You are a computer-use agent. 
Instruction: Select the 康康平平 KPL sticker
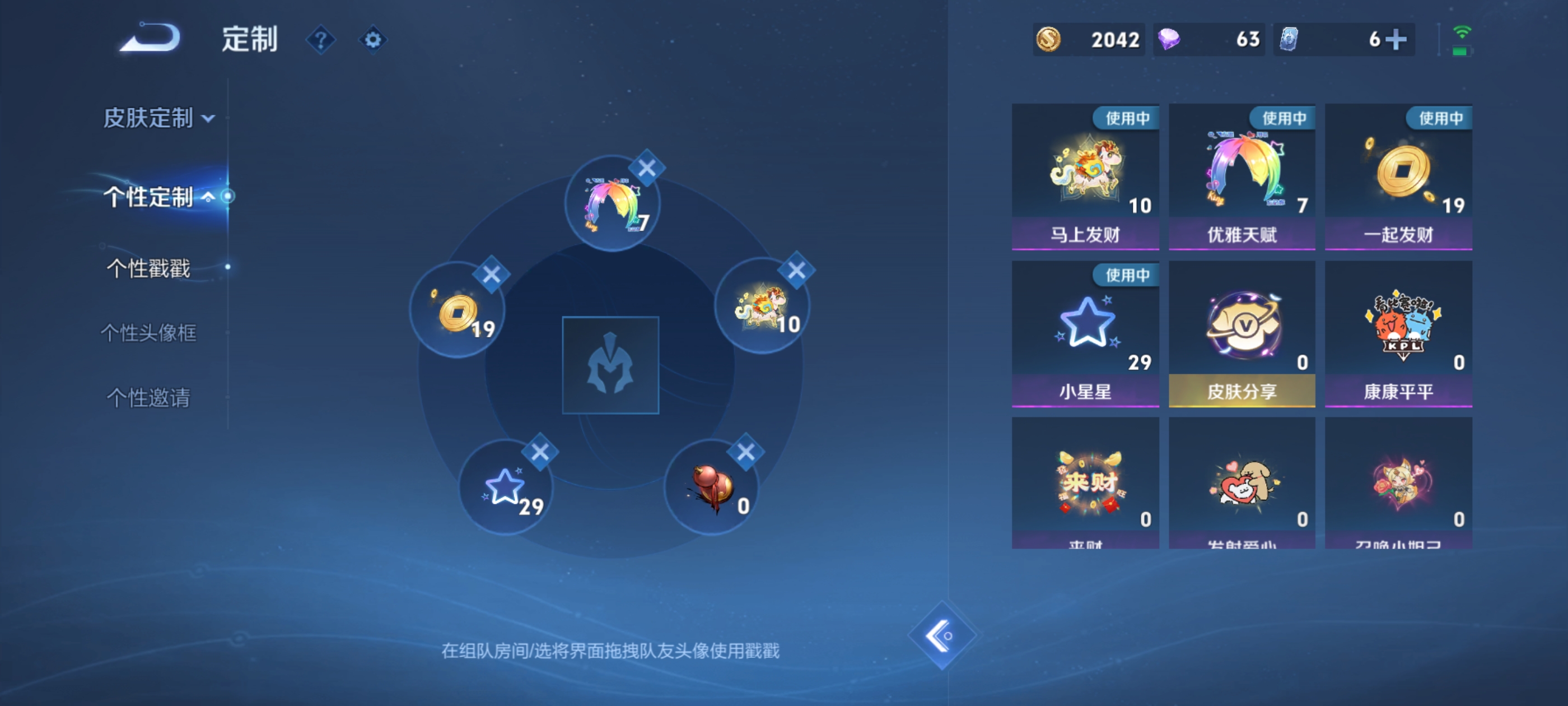pos(1398,332)
